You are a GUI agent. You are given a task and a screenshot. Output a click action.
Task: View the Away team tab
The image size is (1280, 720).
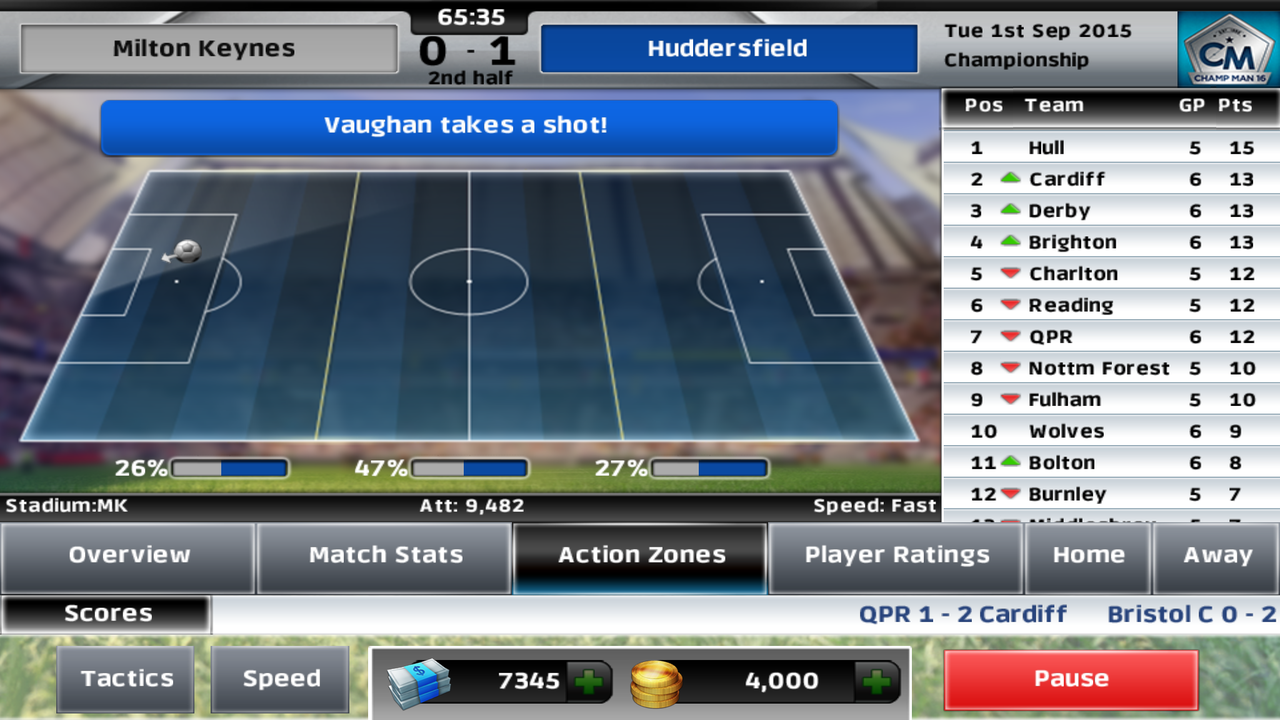[x=1217, y=556]
